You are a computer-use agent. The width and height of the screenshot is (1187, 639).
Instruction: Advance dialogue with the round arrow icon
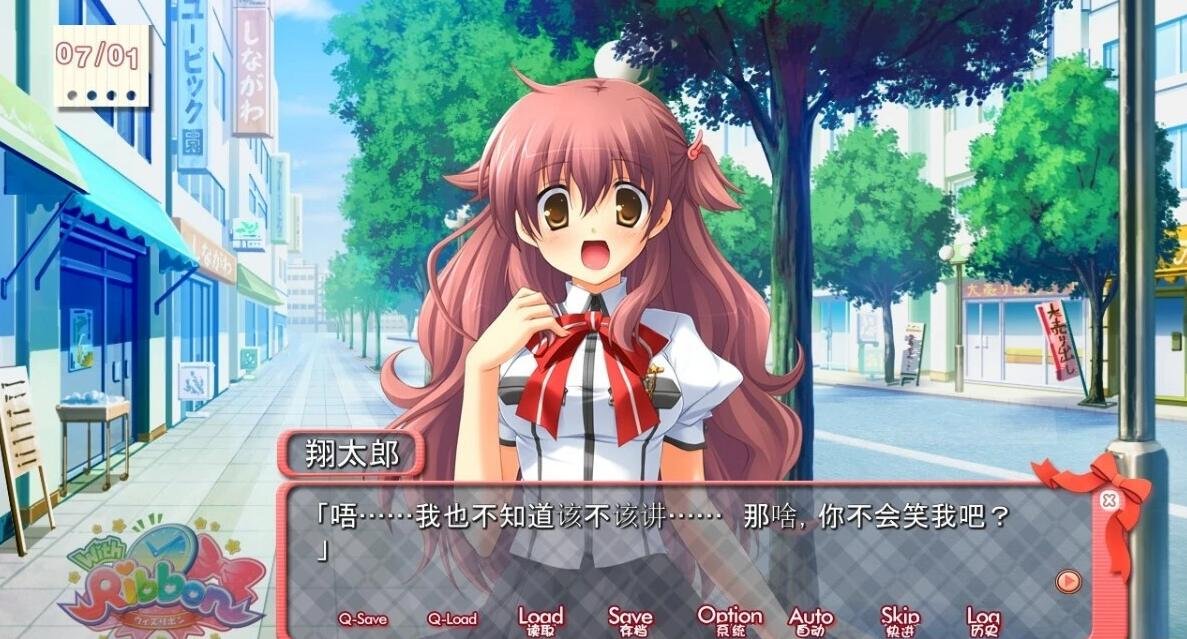click(1068, 581)
